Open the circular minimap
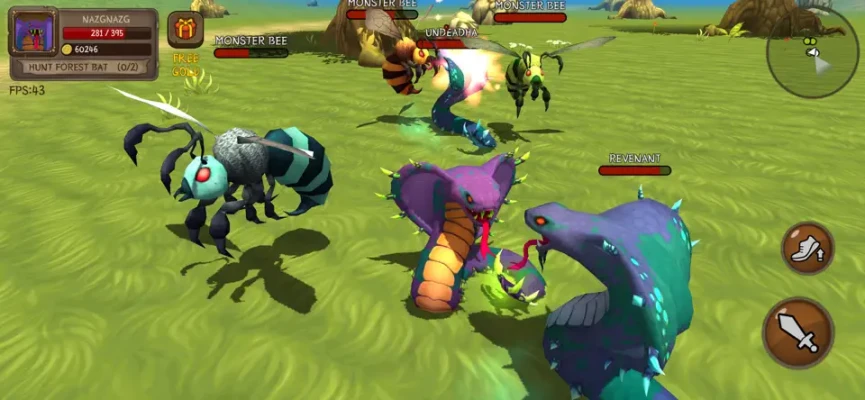 [x=813, y=52]
